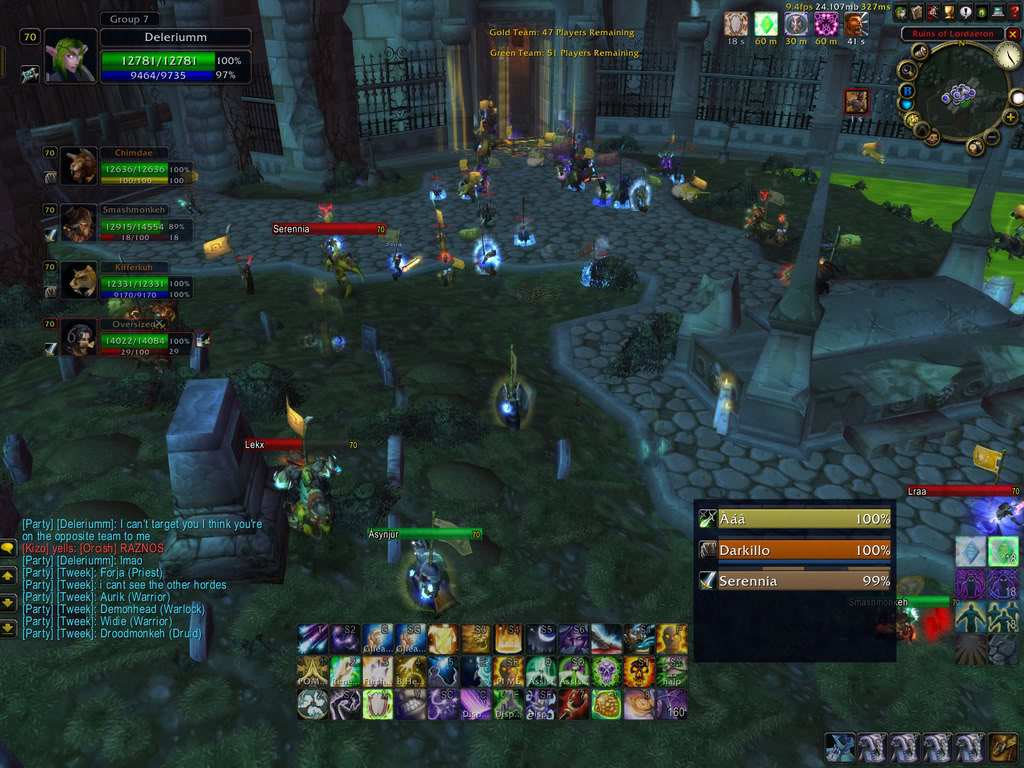This screenshot has height=768, width=1024.
Task: Select Darkillo's enemy frame bar
Action: coord(795,550)
